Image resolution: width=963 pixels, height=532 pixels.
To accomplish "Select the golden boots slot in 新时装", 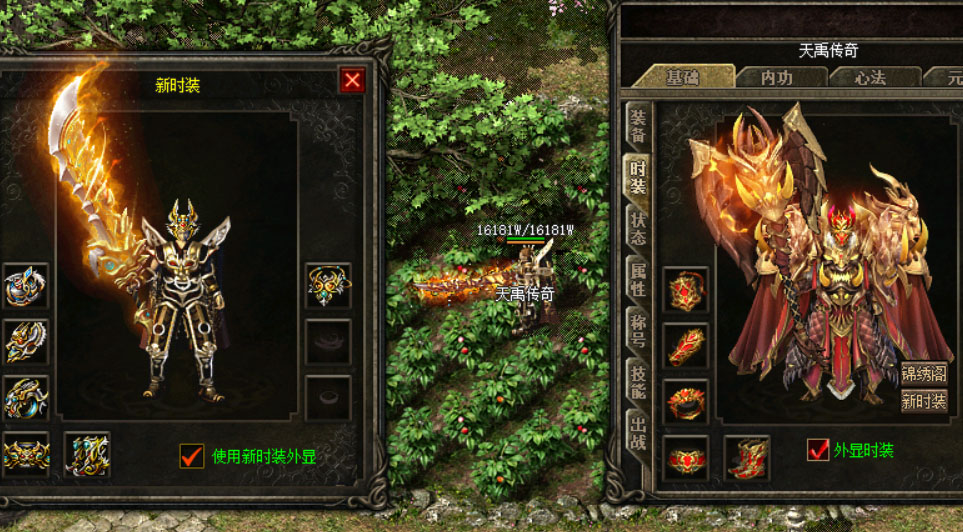I will (87, 454).
